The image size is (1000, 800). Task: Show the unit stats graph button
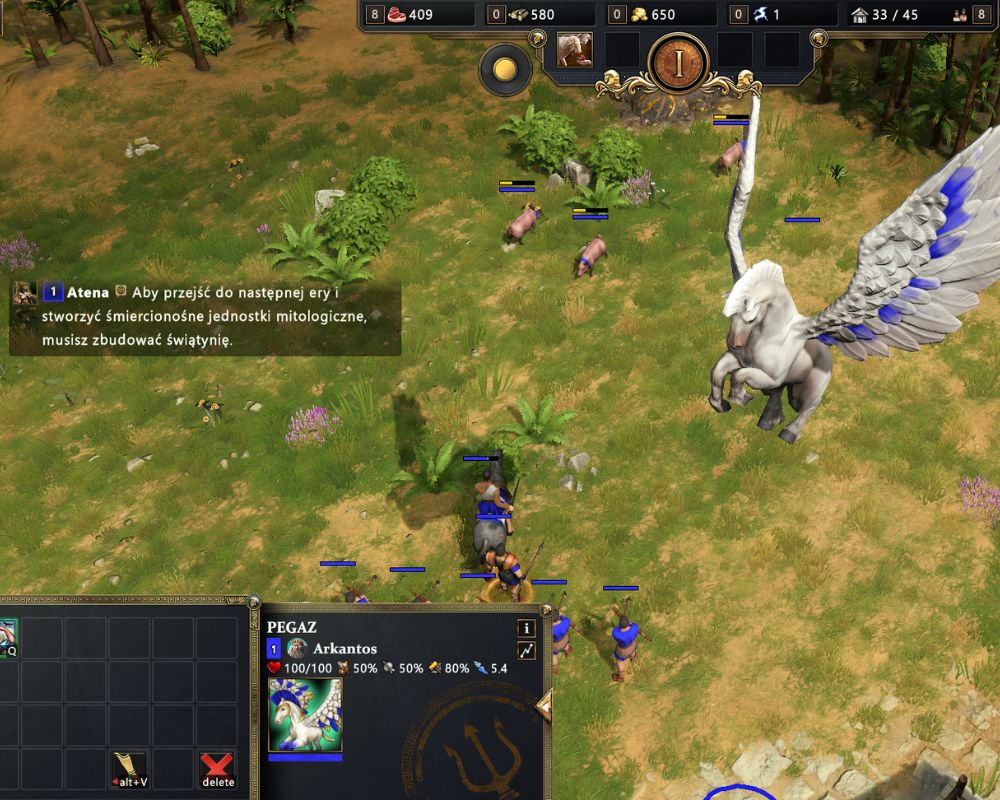coord(526,651)
